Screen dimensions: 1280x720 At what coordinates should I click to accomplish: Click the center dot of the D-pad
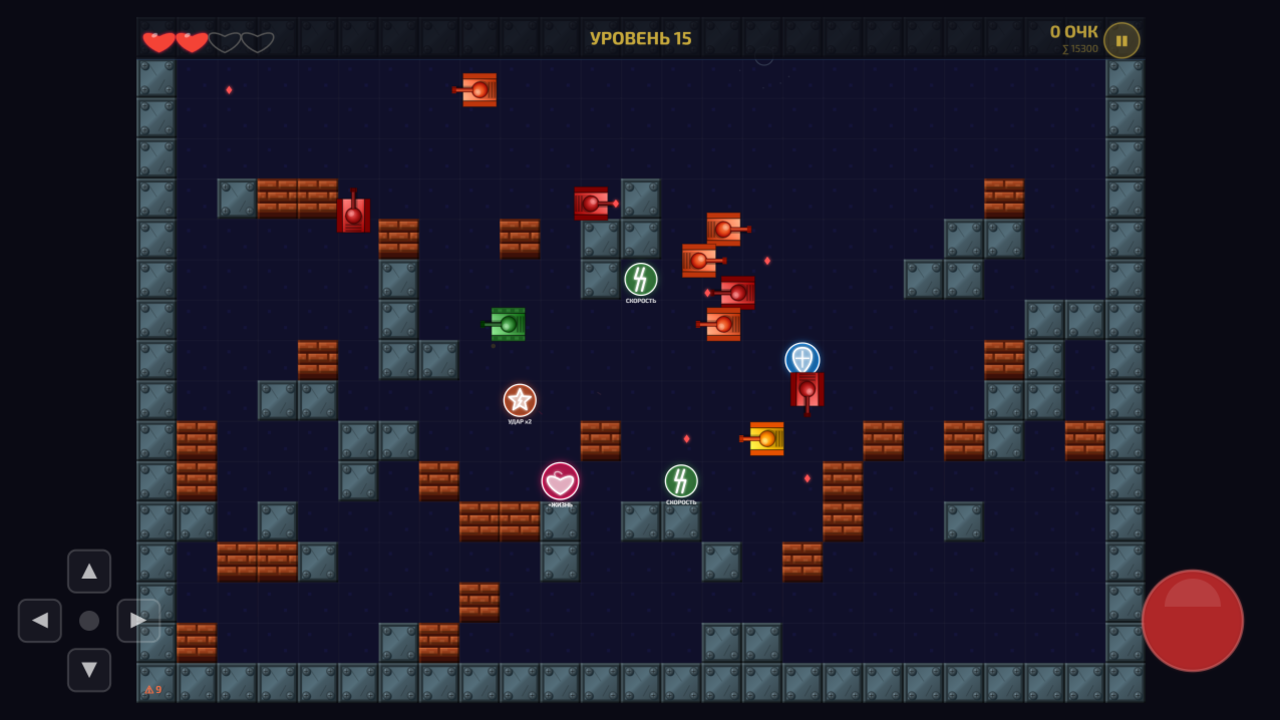click(x=89, y=620)
